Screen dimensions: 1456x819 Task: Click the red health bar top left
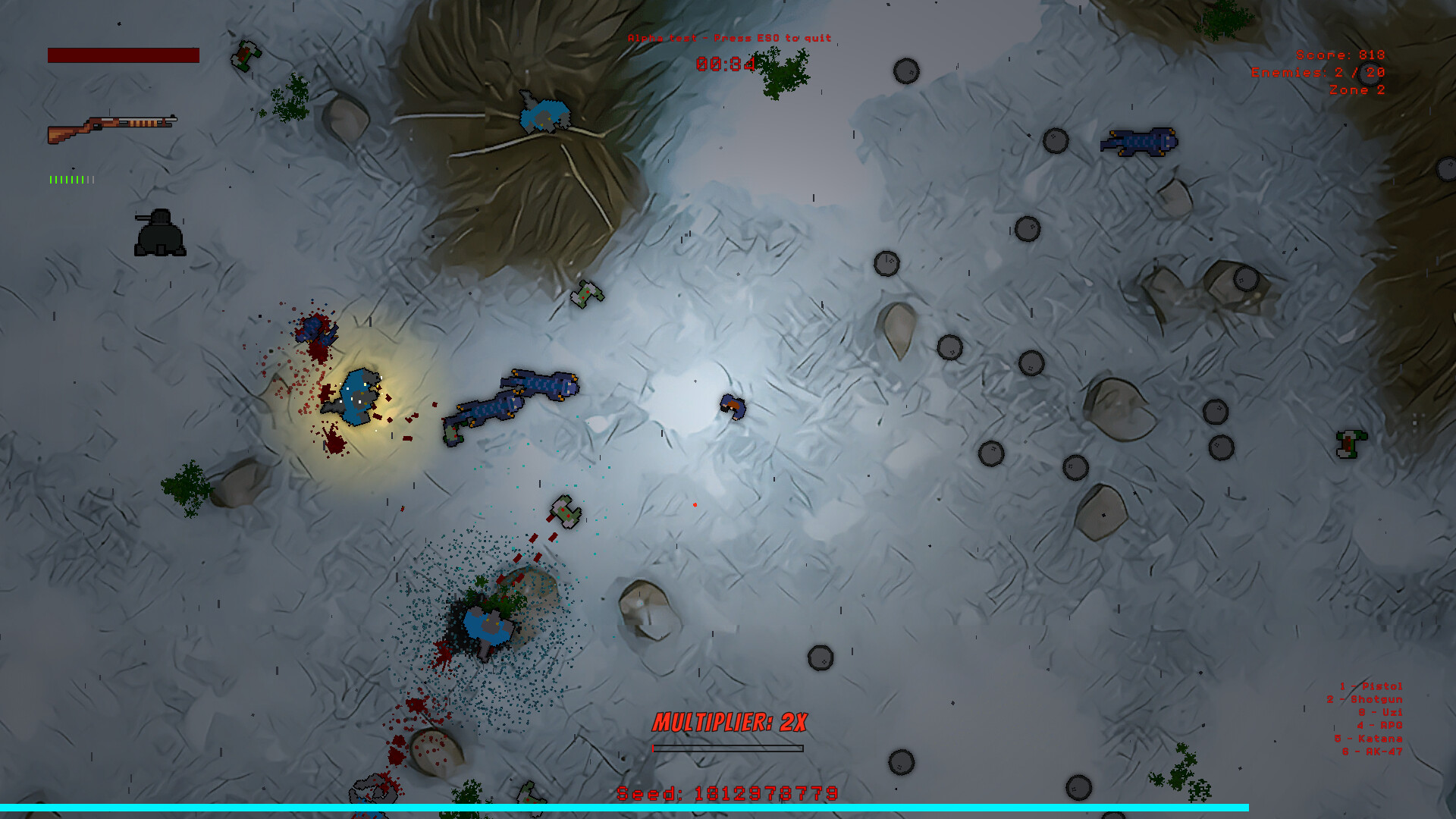tap(123, 54)
